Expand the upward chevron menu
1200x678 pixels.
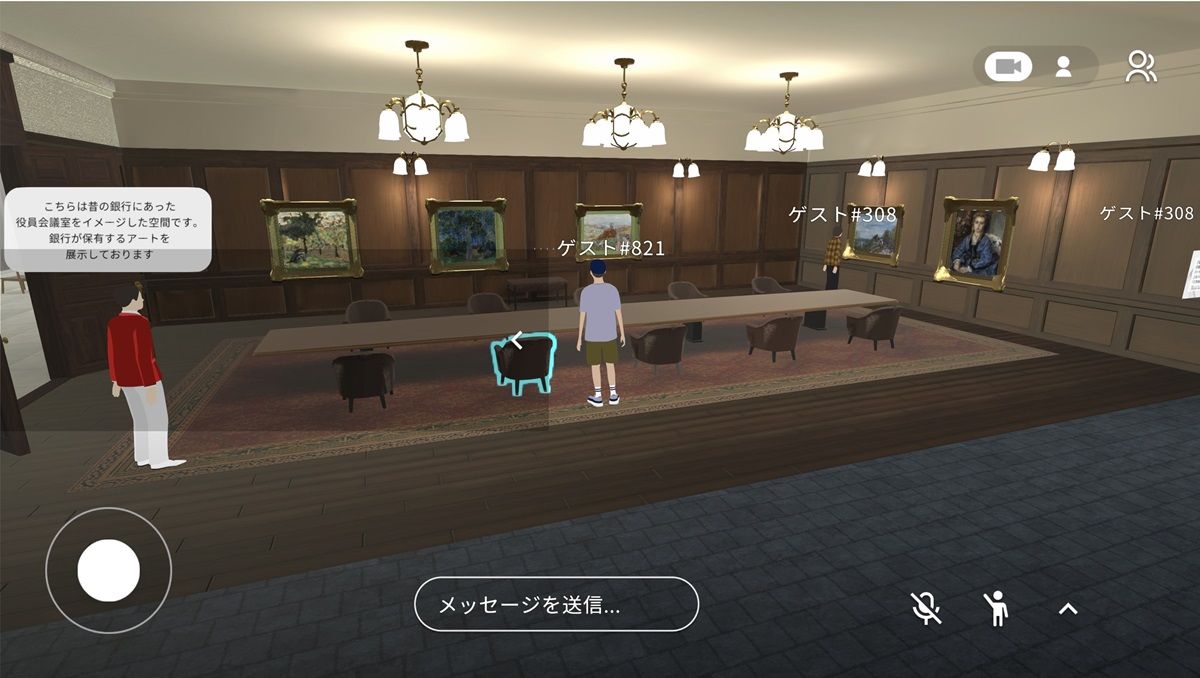tap(1068, 607)
